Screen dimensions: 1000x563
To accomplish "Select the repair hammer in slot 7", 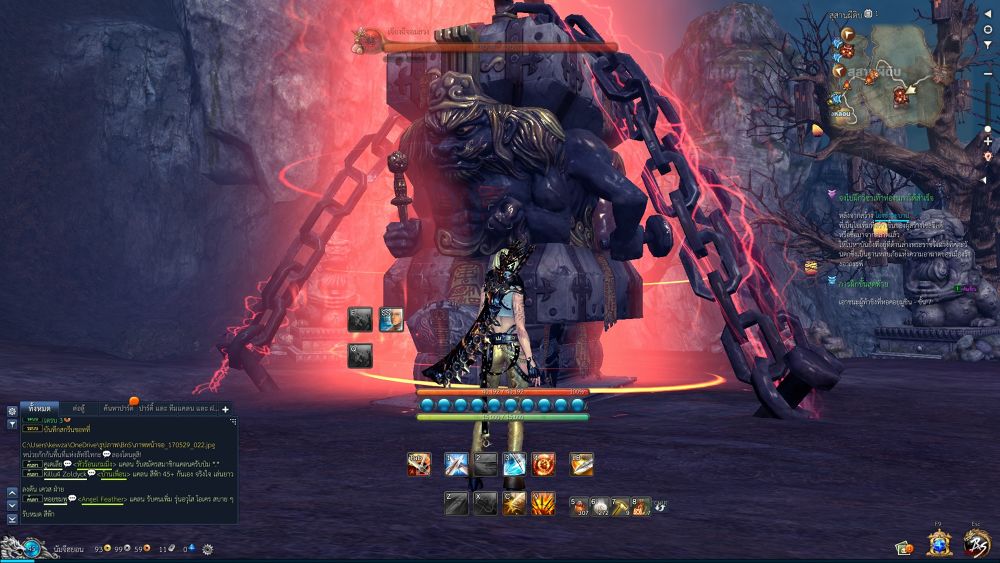I will coord(621,505).
